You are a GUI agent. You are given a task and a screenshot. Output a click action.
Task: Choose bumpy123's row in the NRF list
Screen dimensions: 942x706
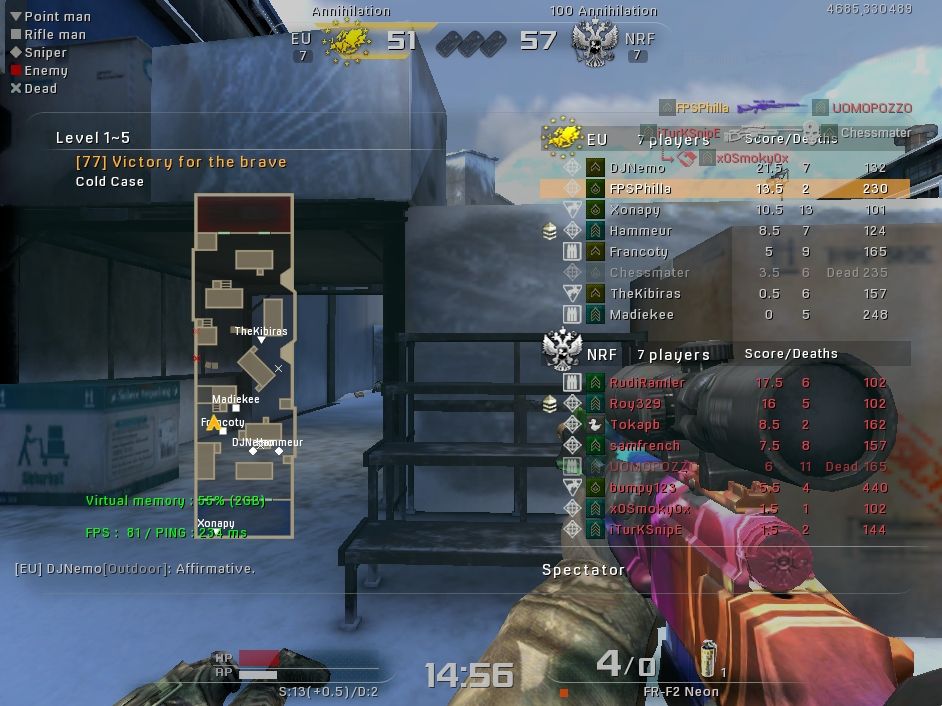pyautogui.click(x=725, y=488)
